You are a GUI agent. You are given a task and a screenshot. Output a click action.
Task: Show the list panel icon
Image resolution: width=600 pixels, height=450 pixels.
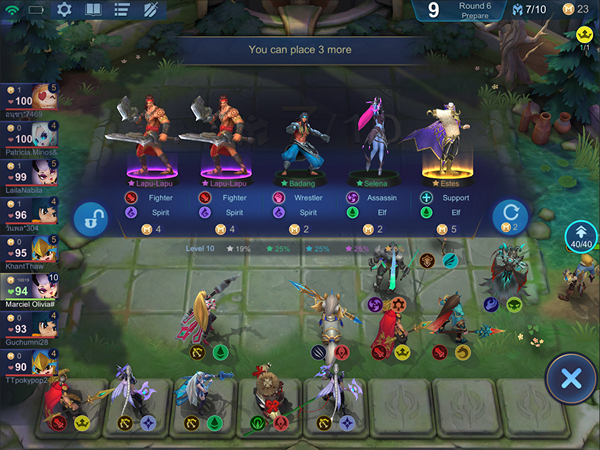pyautogui.click(x=121, y=10)
